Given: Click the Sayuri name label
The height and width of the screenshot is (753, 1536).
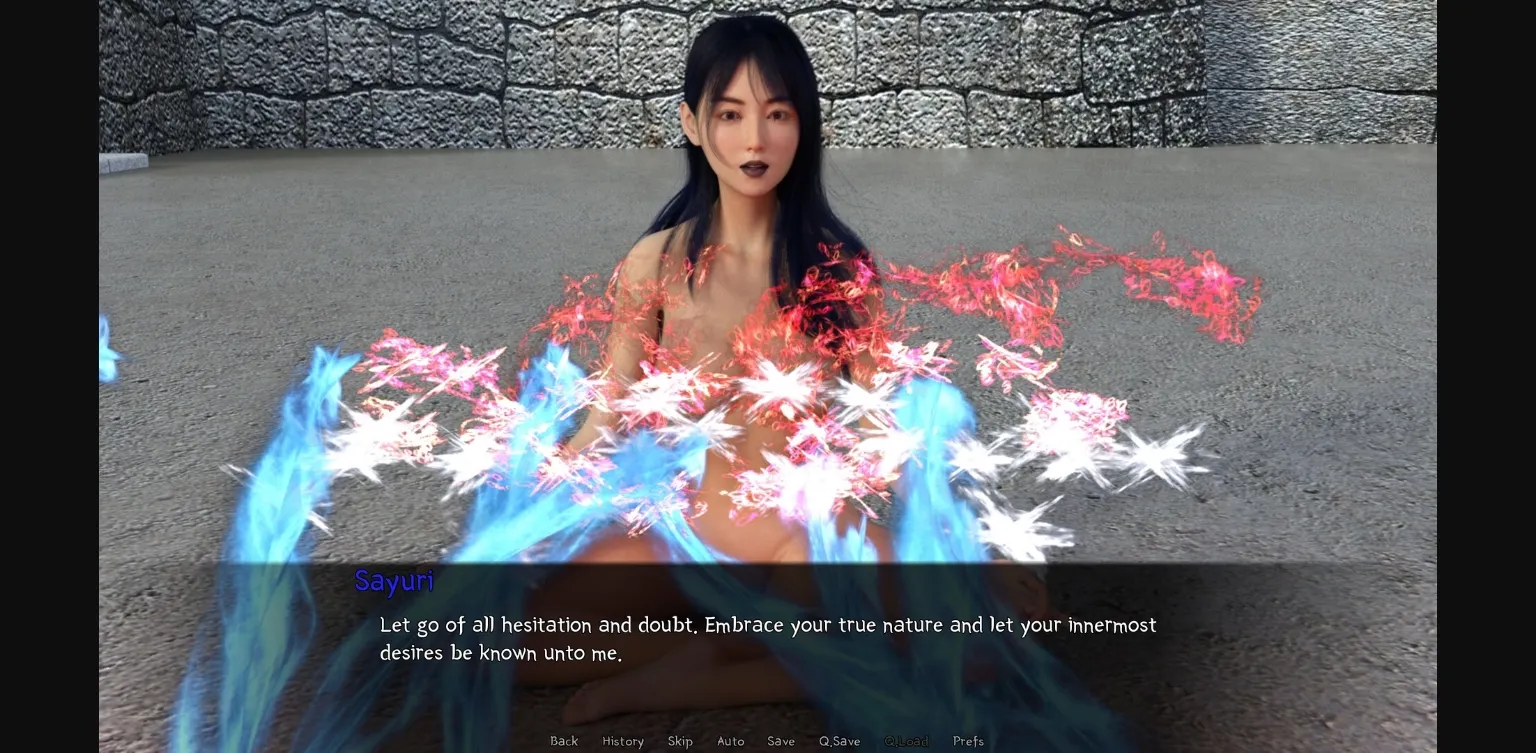Looking at the screenshot, I should [394, 581].
